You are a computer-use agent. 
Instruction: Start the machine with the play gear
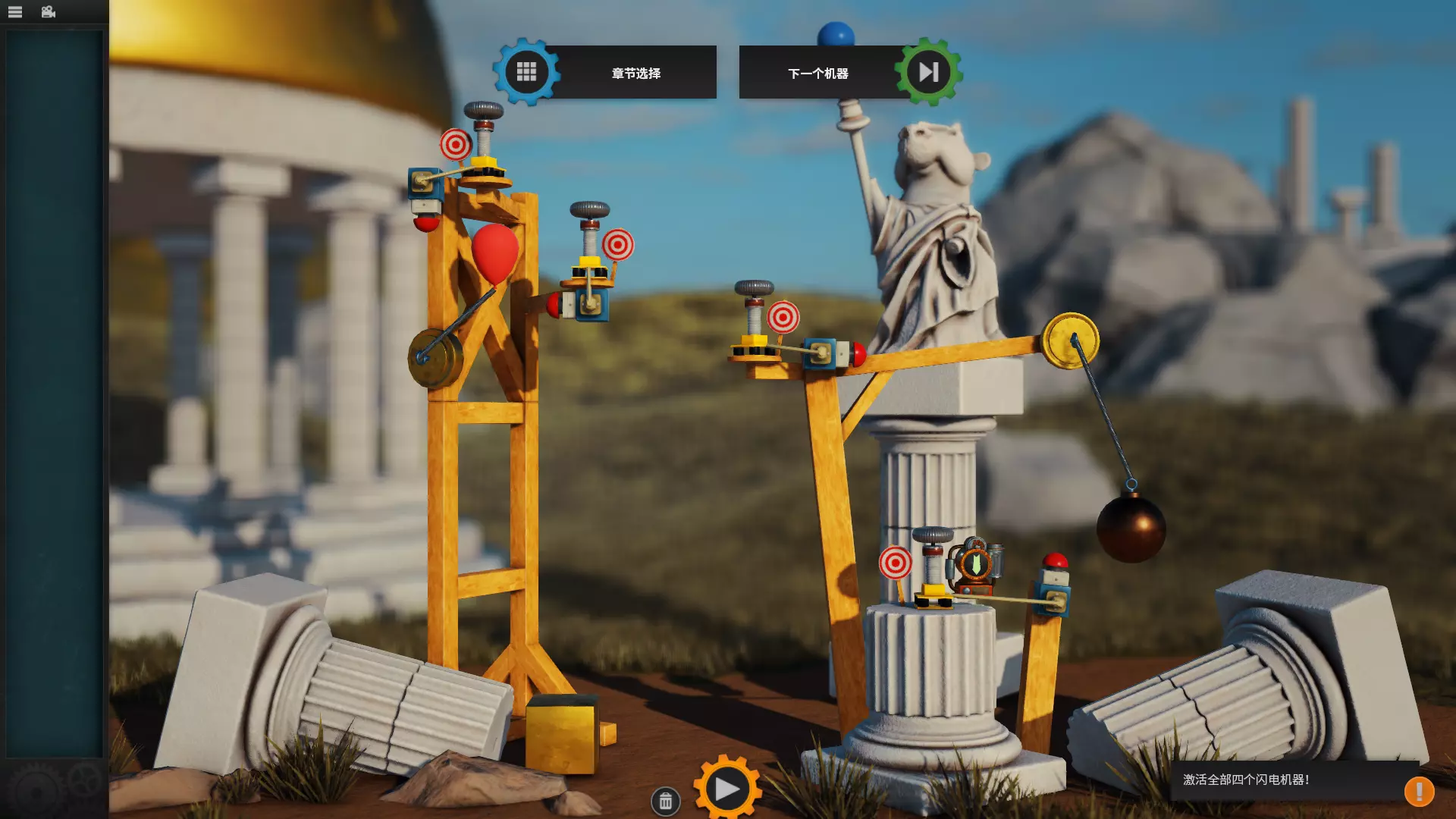point(726,789)
